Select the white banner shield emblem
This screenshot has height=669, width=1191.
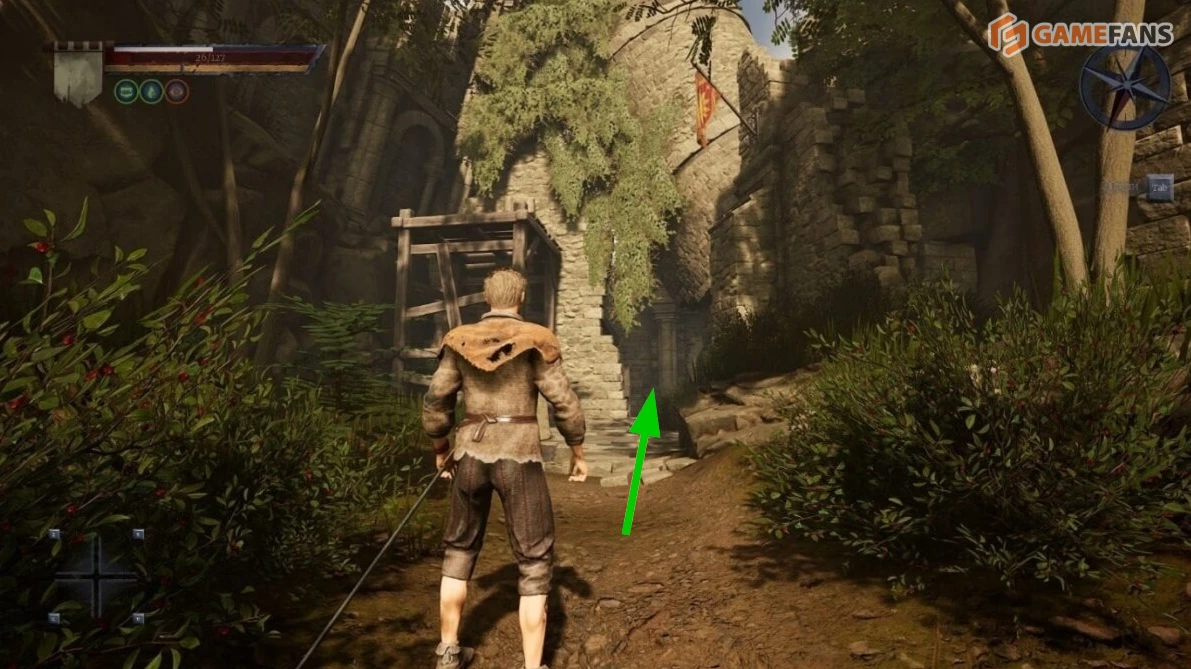[78, 73]
